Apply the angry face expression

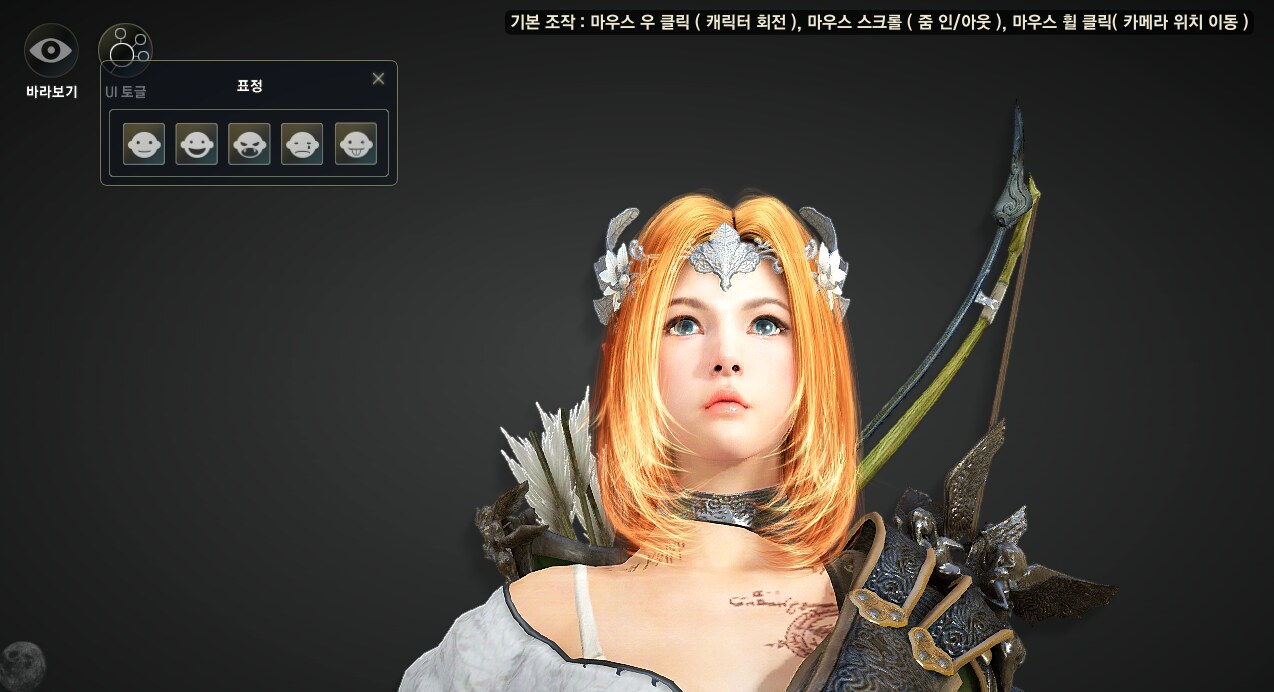[x=249, y=144]
